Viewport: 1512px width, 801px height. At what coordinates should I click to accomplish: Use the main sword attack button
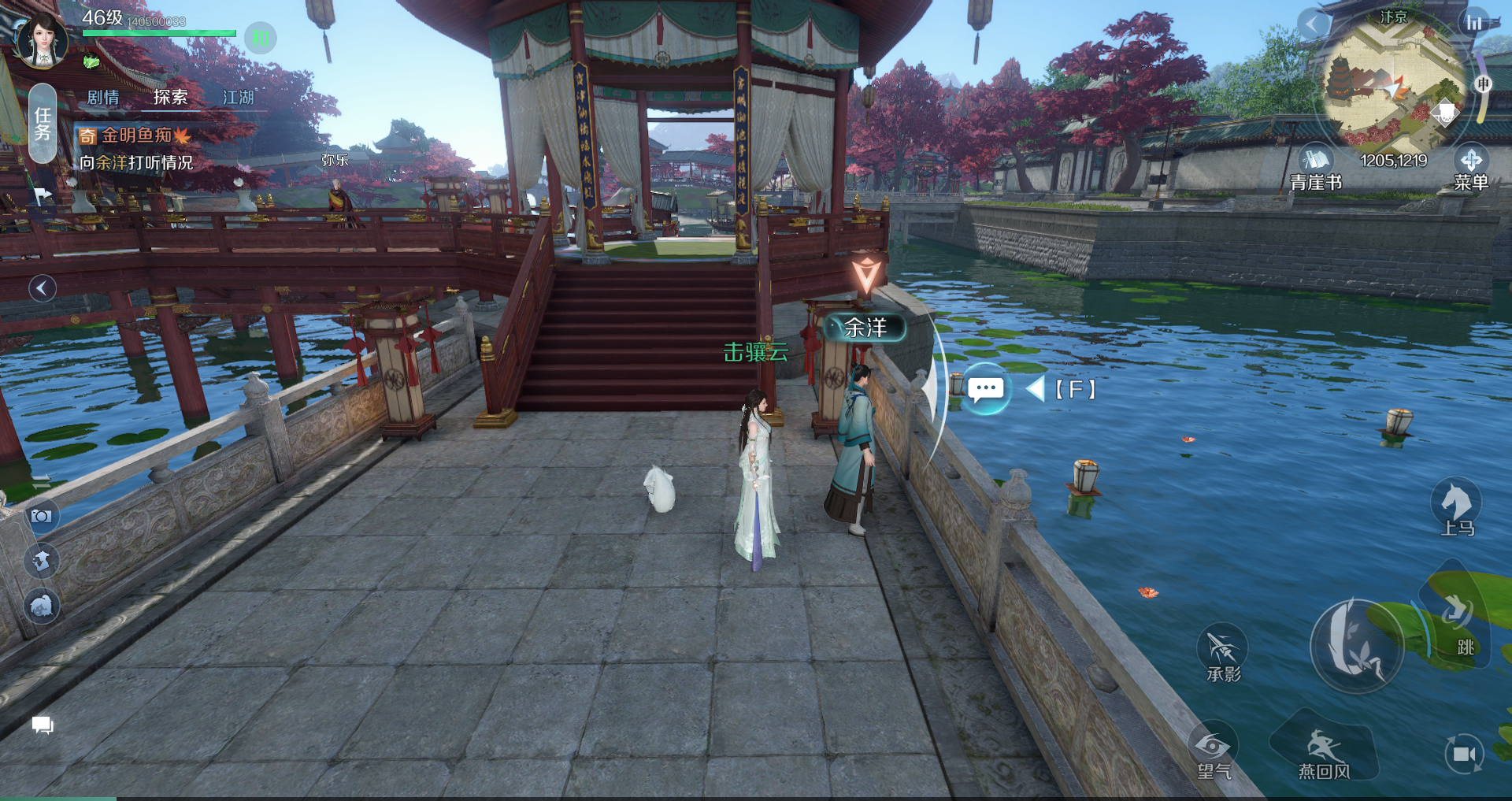coord(1356,646)
